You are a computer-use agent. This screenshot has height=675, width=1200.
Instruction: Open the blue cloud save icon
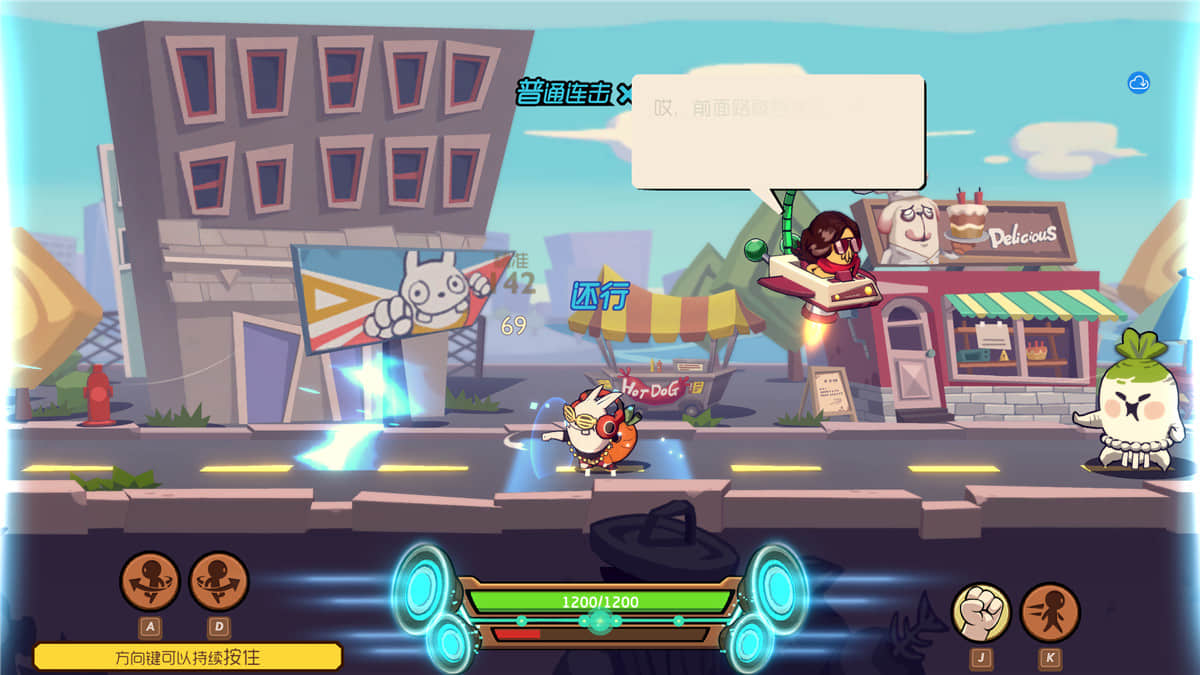1139,83
